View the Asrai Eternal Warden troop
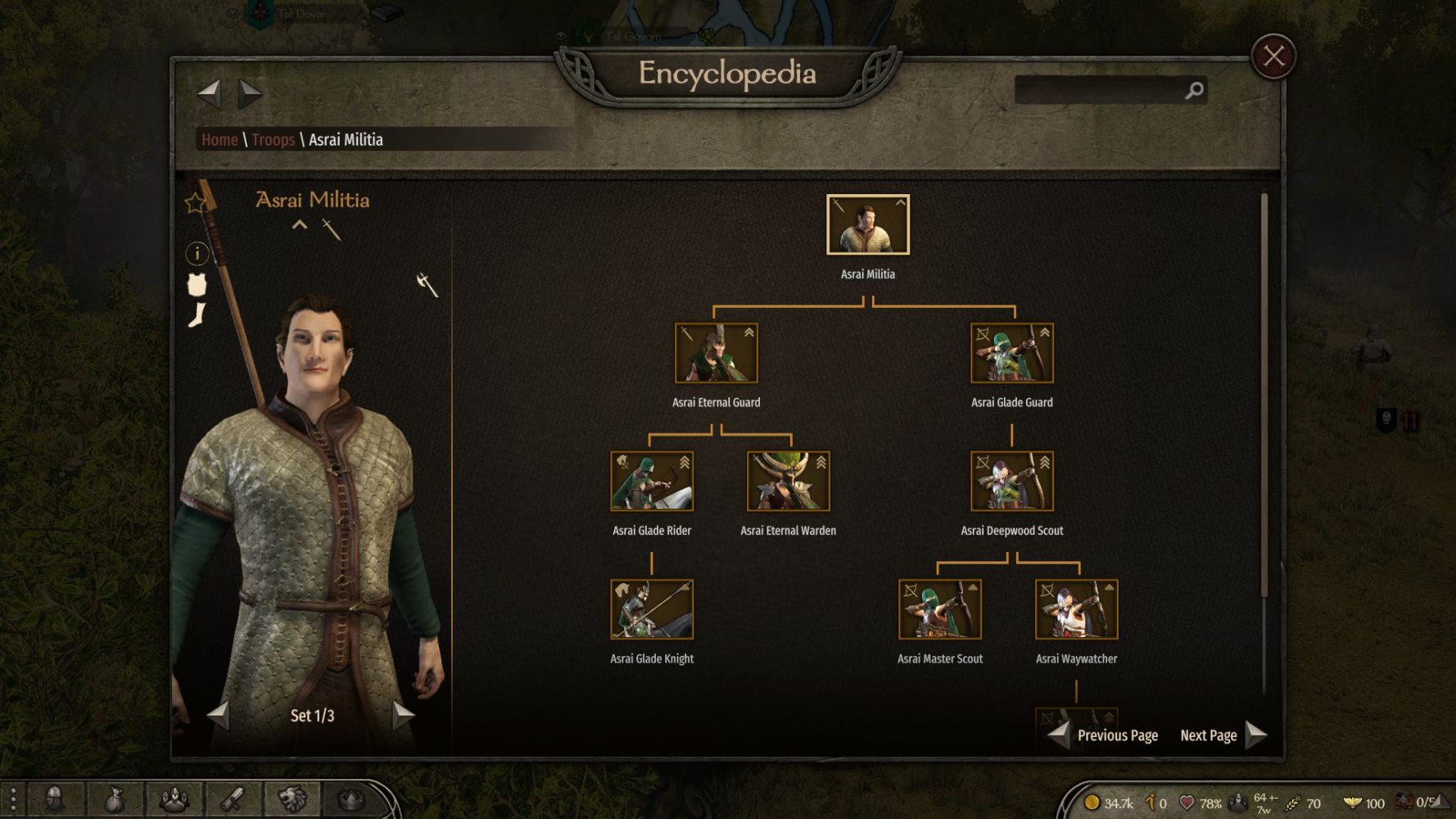This screenshot has height=819, width=1456. 788,482
